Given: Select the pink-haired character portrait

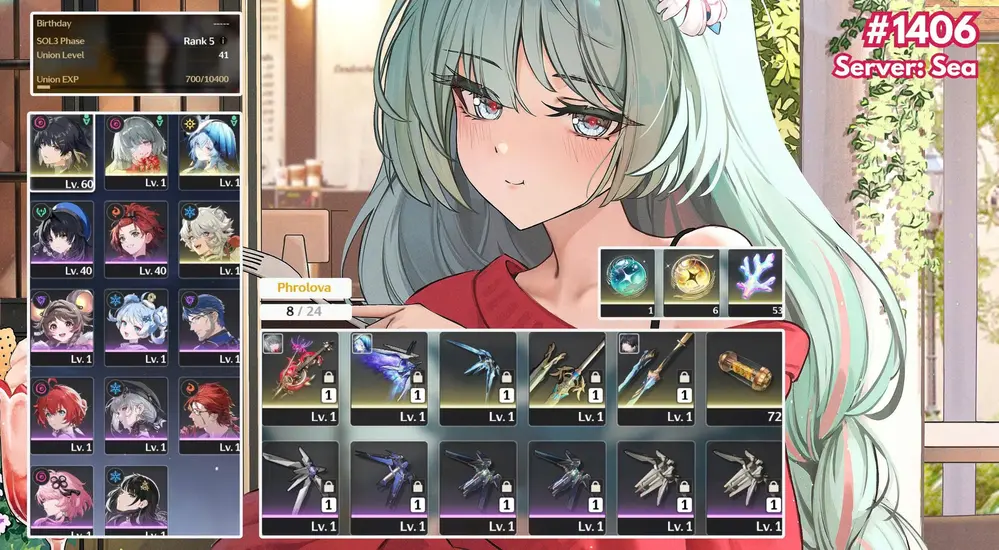Looking at the screenshot, I should [x=62, y=500].
